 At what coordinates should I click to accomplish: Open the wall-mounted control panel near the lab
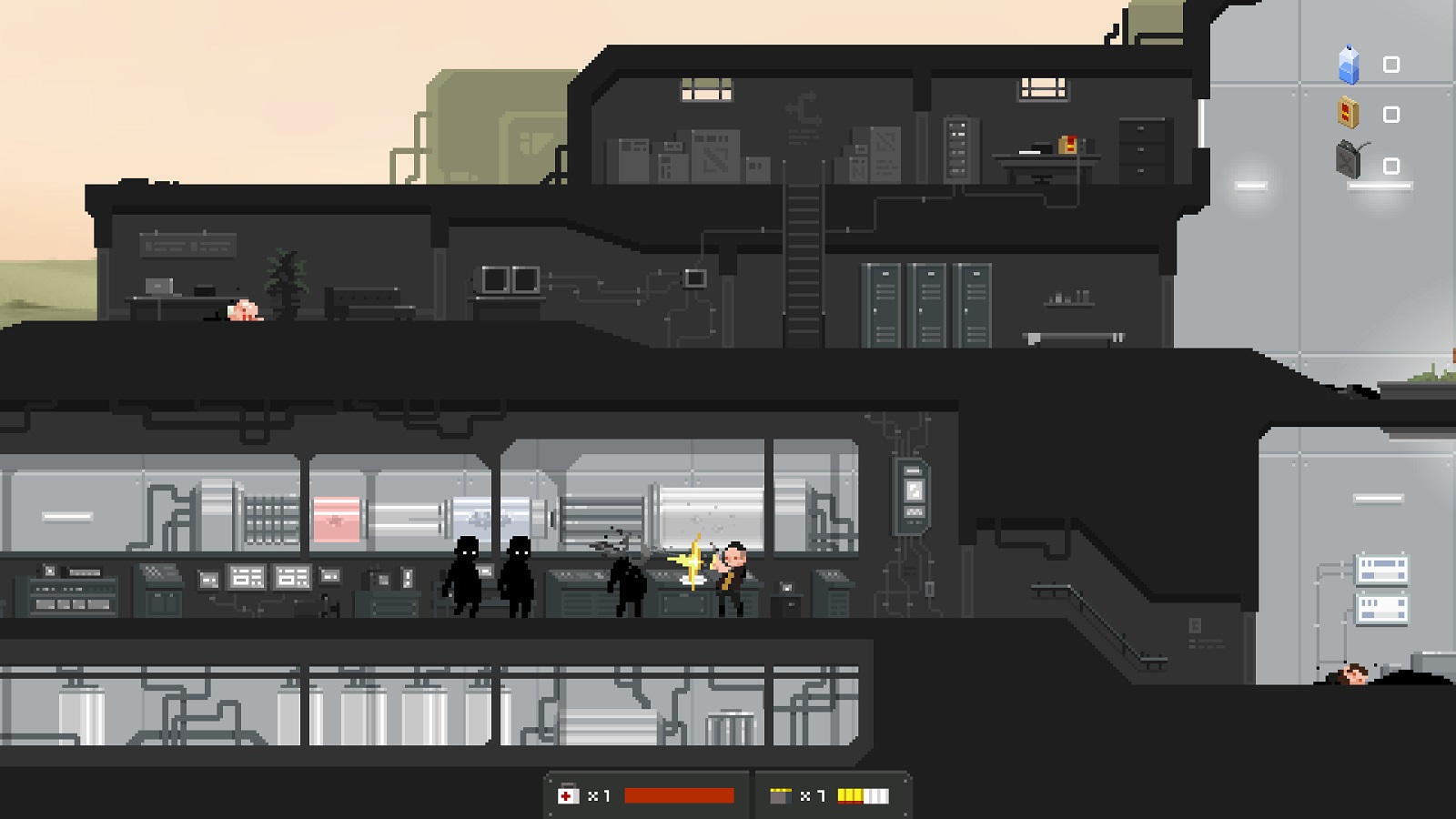click(x=912, y=491)
